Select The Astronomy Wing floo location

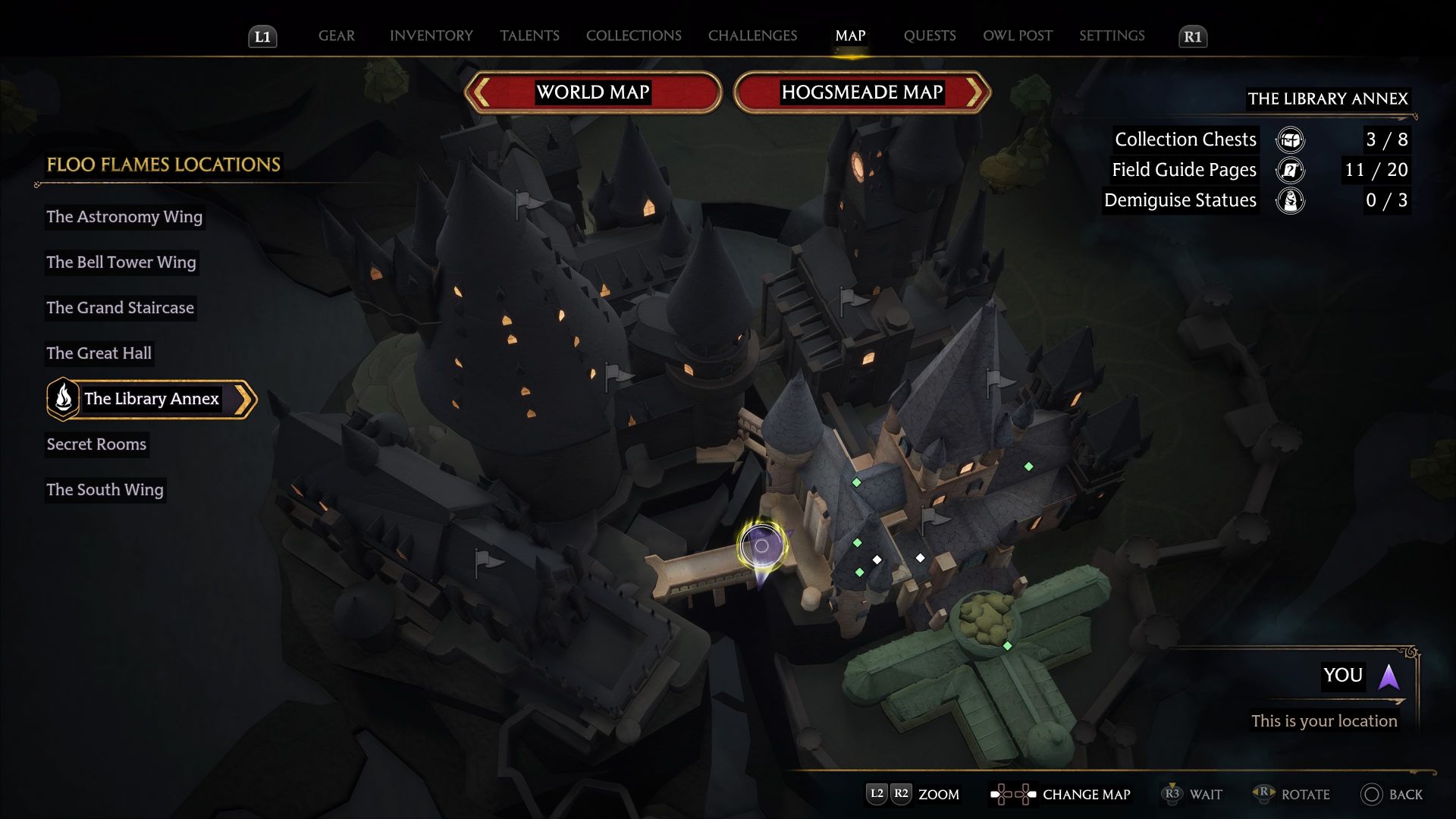(124, 217)
